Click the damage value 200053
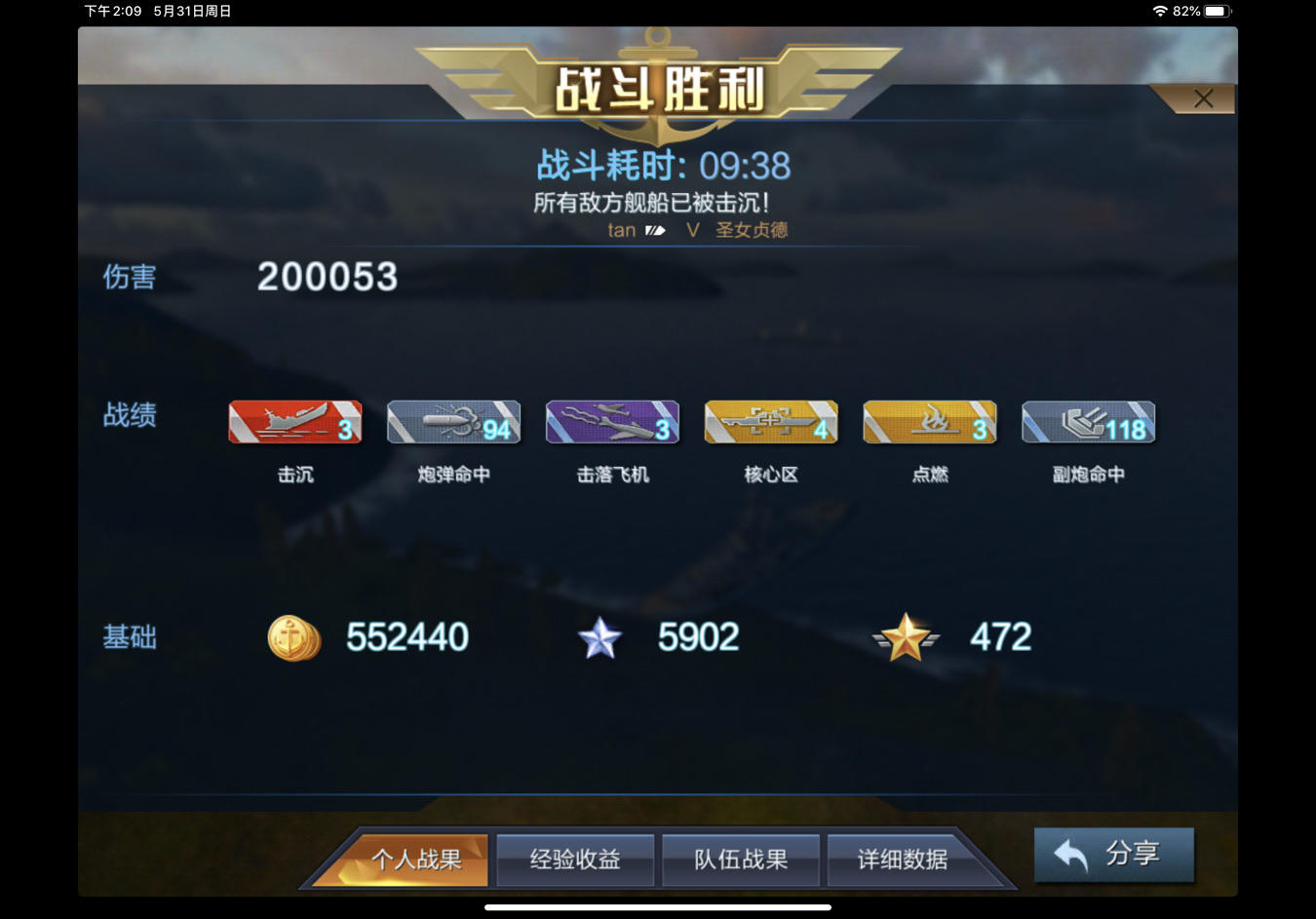1316x919 pixels. 327,277
